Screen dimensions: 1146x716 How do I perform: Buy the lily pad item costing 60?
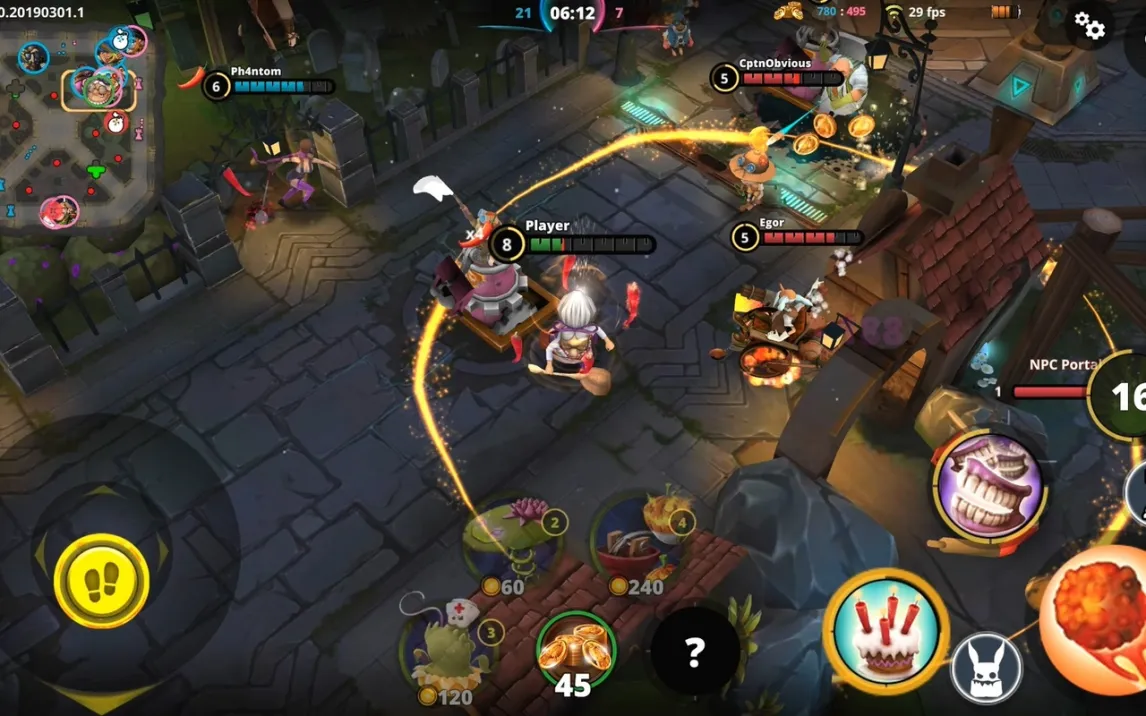click(510, 541)
